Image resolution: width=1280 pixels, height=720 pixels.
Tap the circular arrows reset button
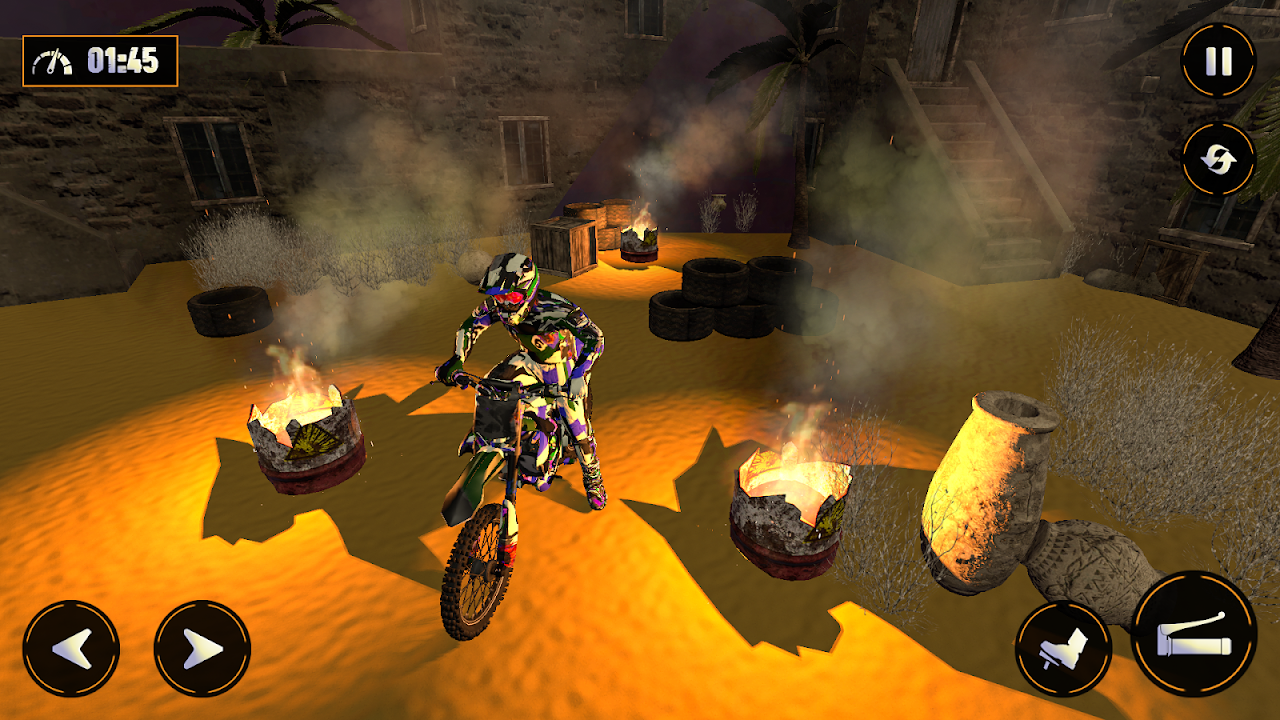click(1218, 160)
